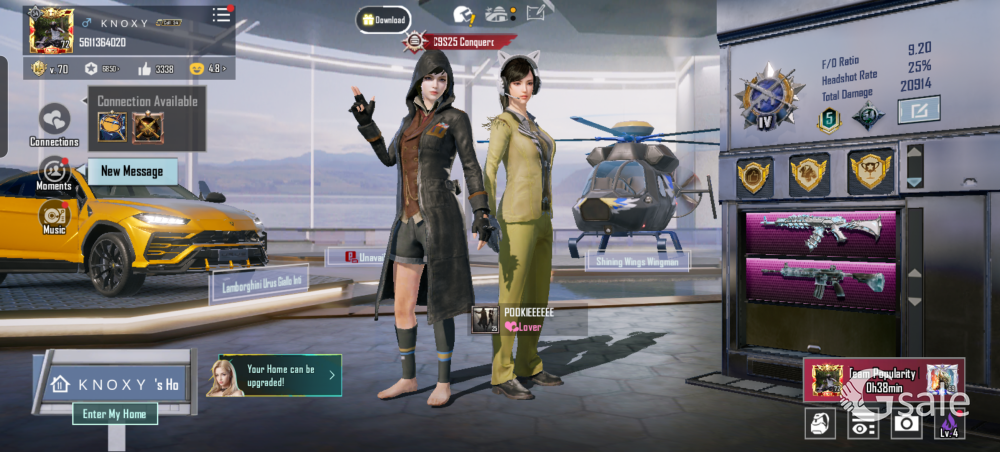Tap the yellow Download button
This screenshot has height=452, width=1000.
(384, 19)
